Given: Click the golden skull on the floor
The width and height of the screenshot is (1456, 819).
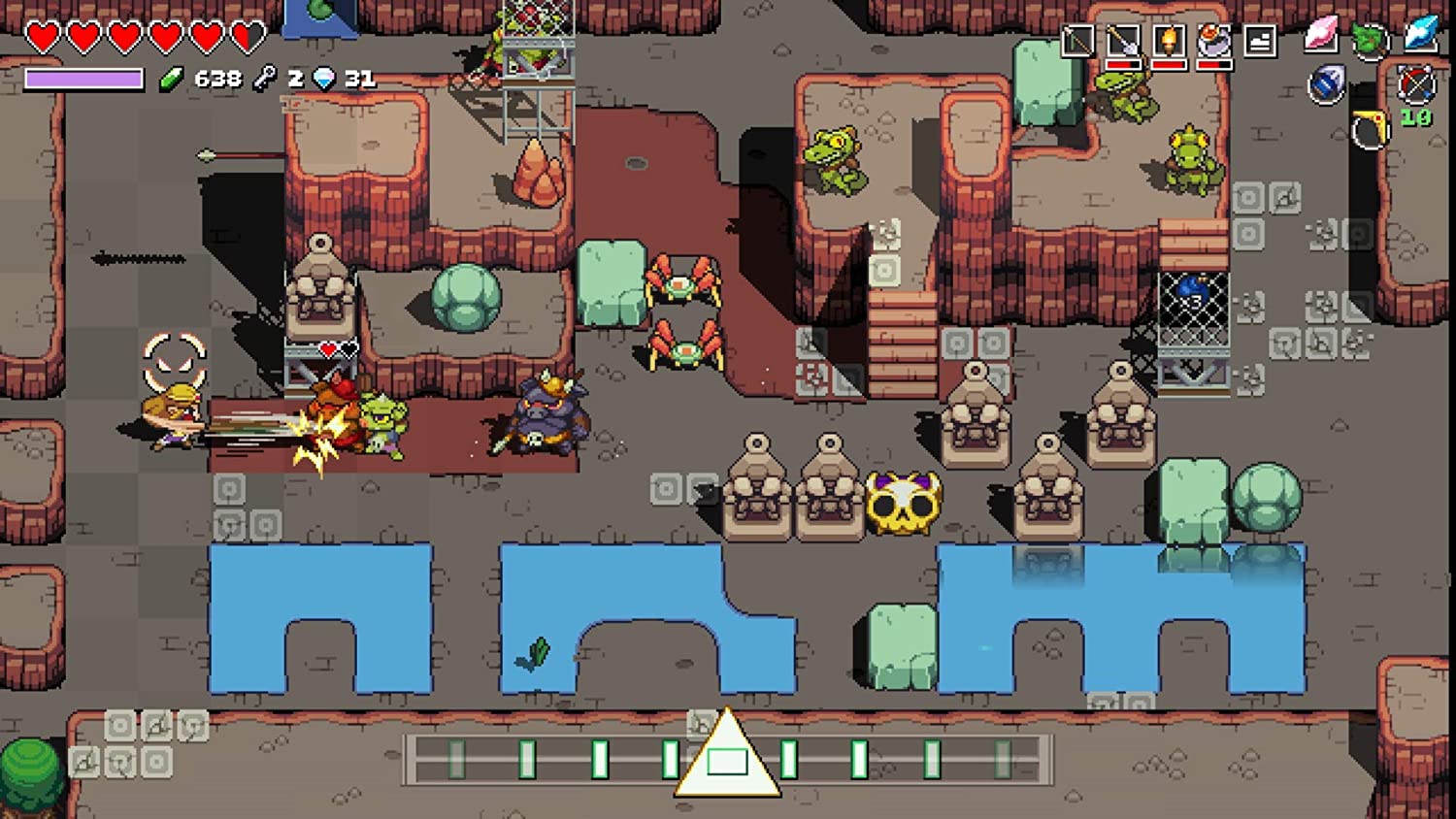Looking at the screenshot, I should [905, 504].
